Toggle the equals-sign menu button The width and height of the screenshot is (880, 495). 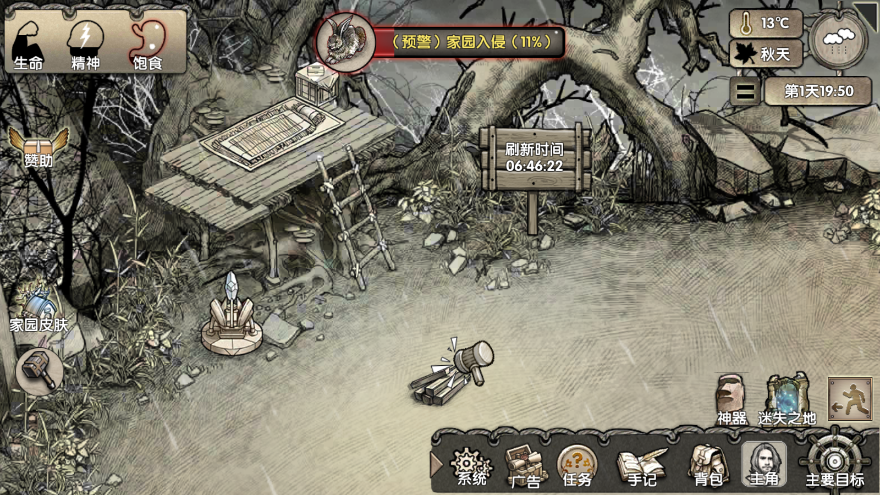[x=745, y=92]
